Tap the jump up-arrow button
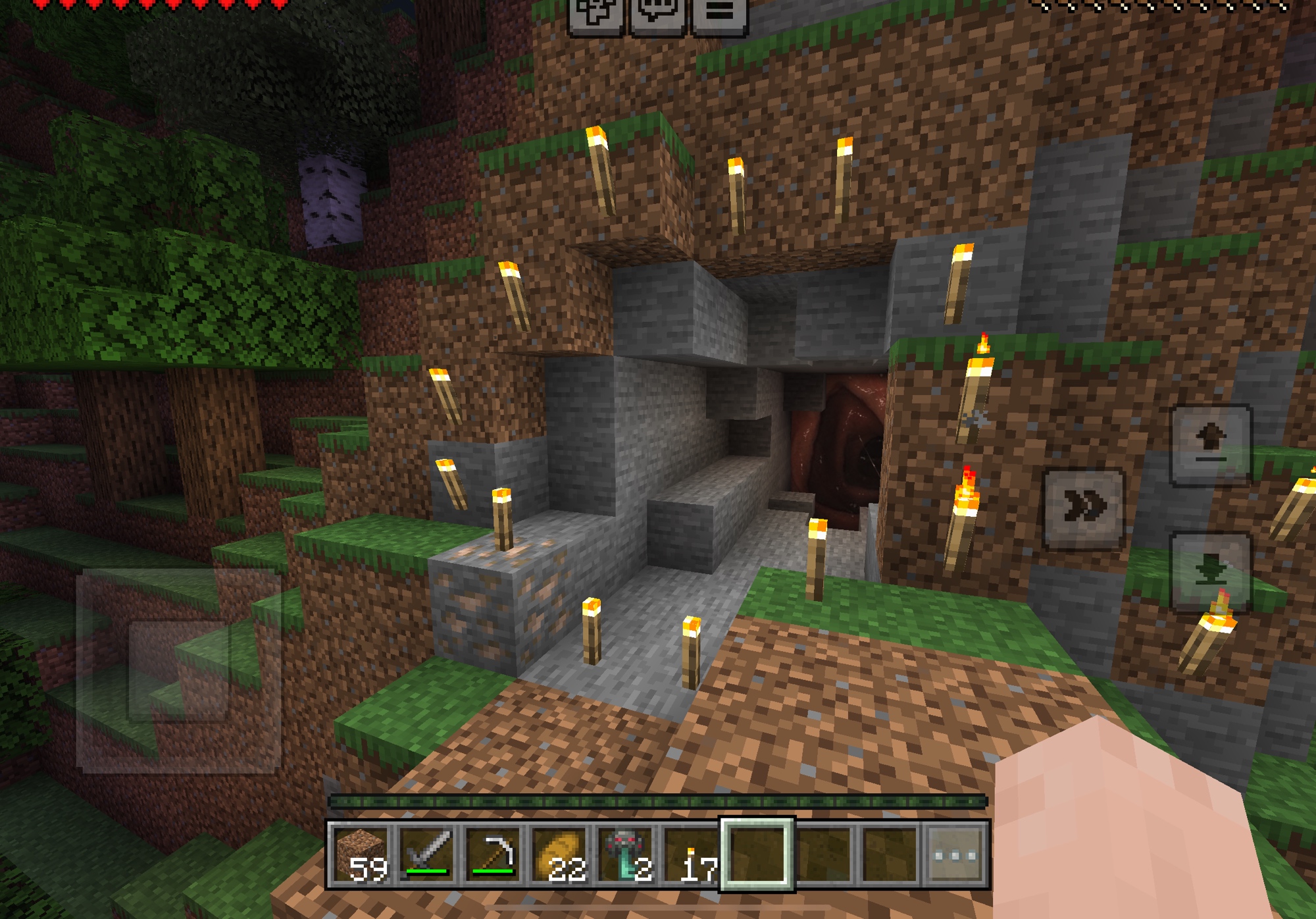 (1211, 444)
